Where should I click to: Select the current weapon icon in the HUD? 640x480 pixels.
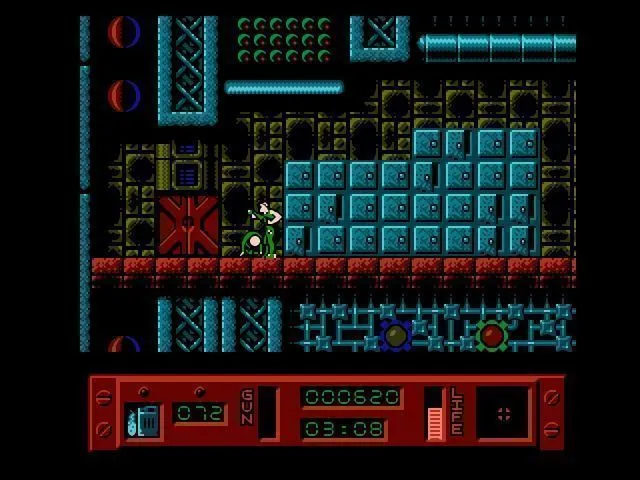(x=142, y=420)
